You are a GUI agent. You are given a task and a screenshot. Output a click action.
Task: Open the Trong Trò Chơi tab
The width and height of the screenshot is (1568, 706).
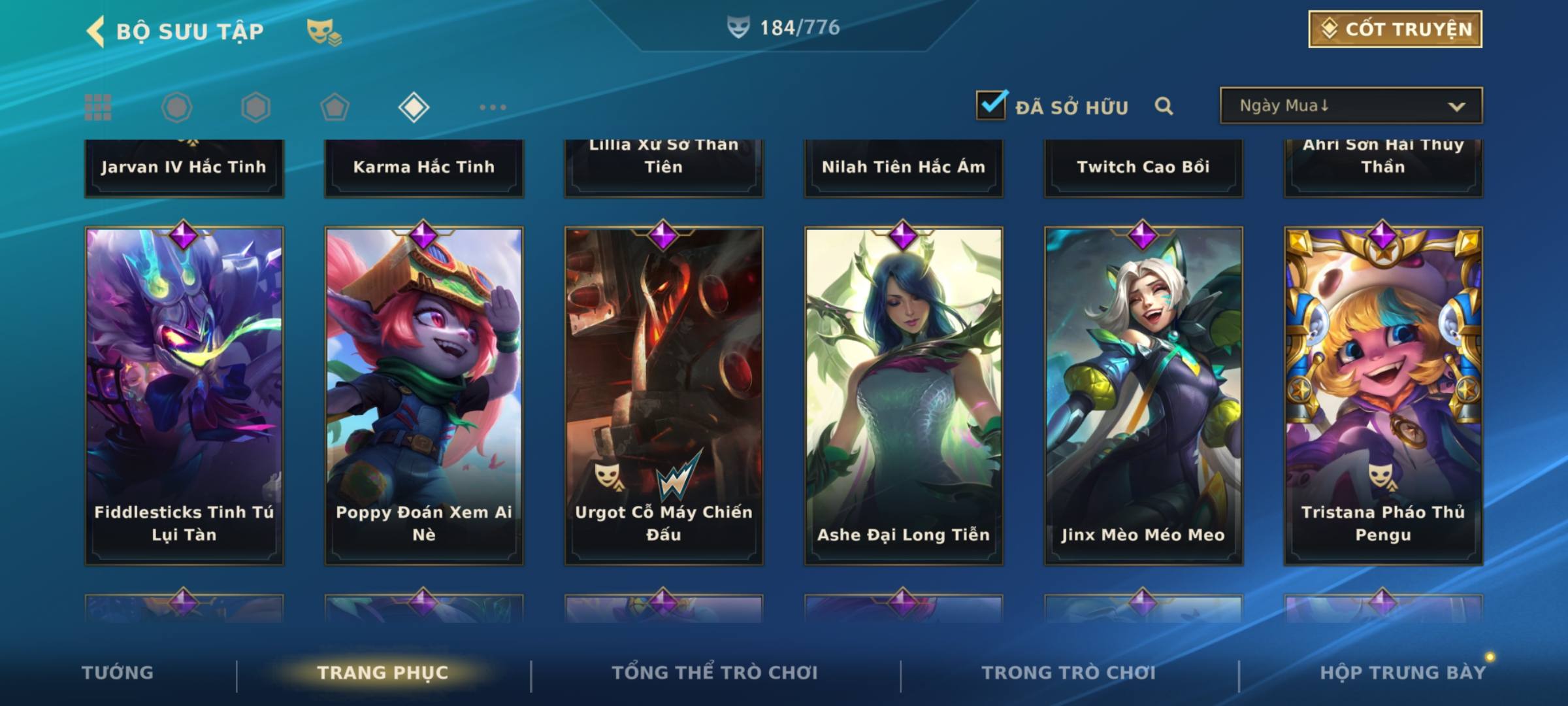[x=1069, y=673]
